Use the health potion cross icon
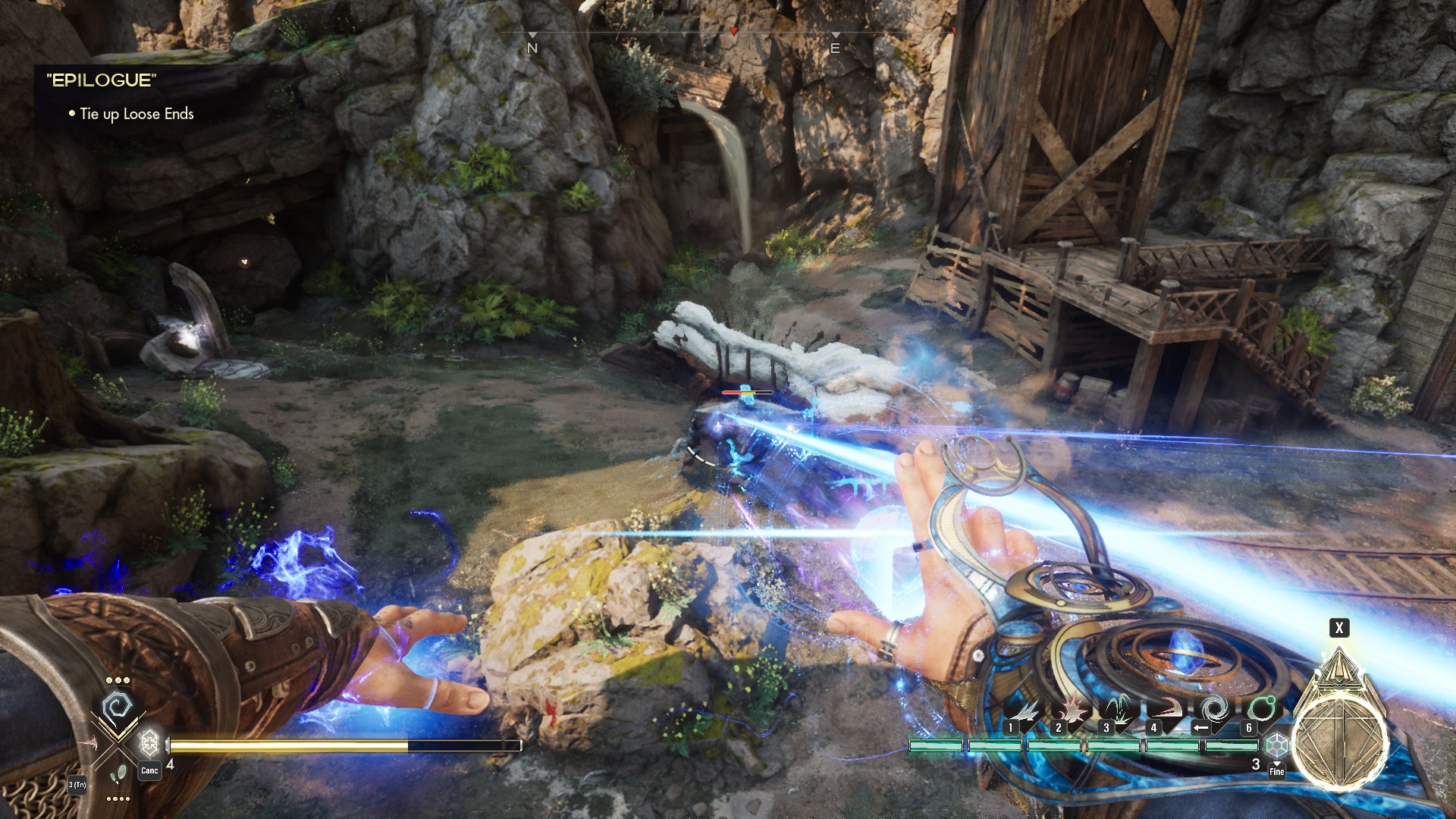 (149, 742)
